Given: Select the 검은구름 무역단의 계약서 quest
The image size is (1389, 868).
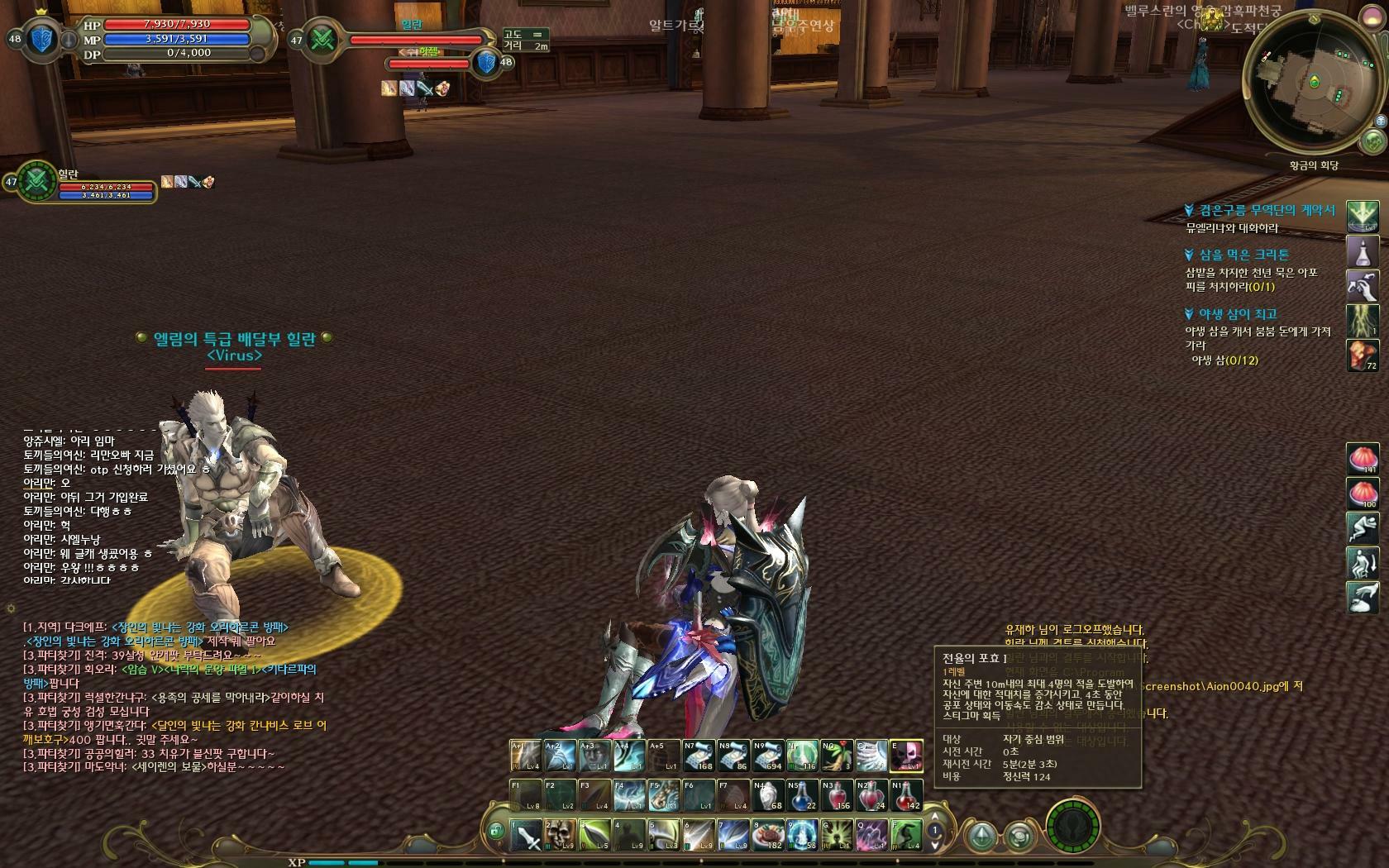Looking at the screenshot, I should (x=1267, y=211).
